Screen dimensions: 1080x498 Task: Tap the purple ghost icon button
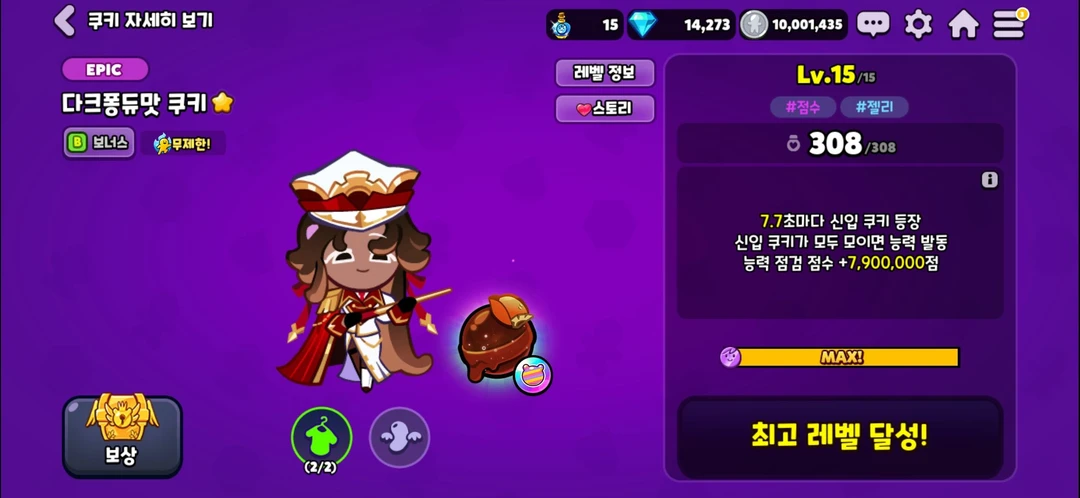[x=399, y=437]
